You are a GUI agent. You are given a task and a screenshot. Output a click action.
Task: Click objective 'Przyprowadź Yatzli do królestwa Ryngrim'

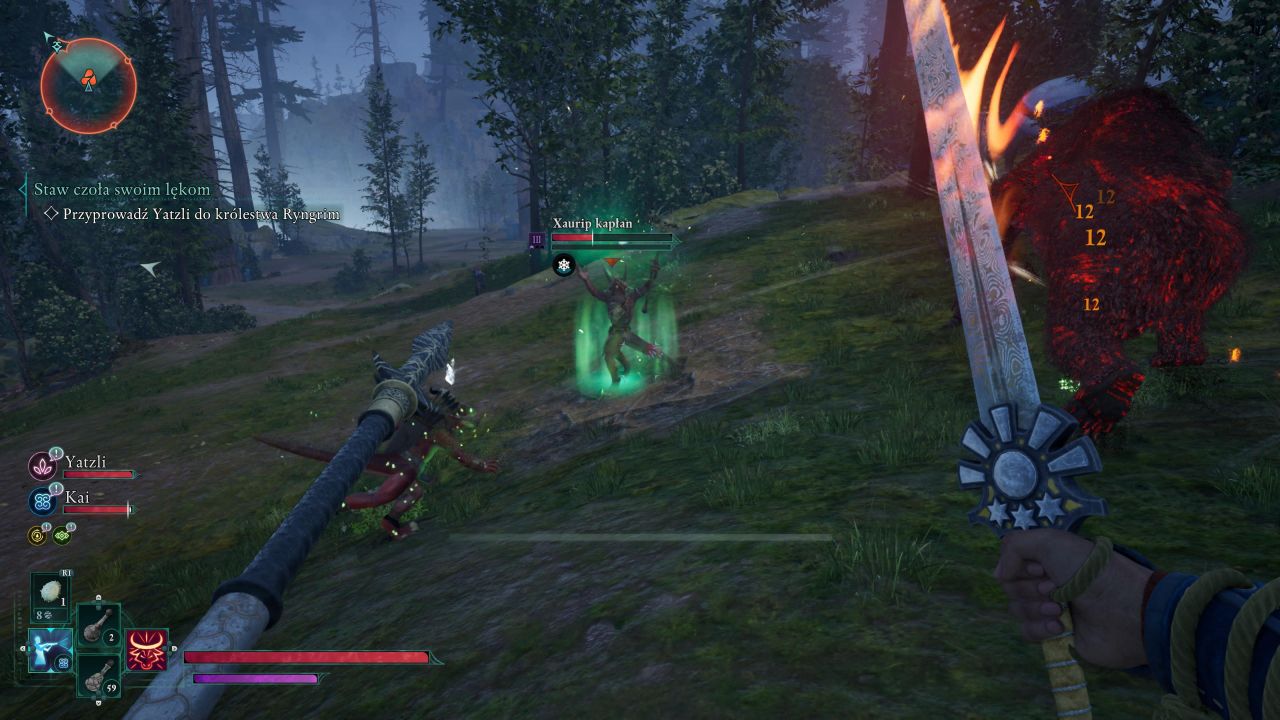point(202,214)
